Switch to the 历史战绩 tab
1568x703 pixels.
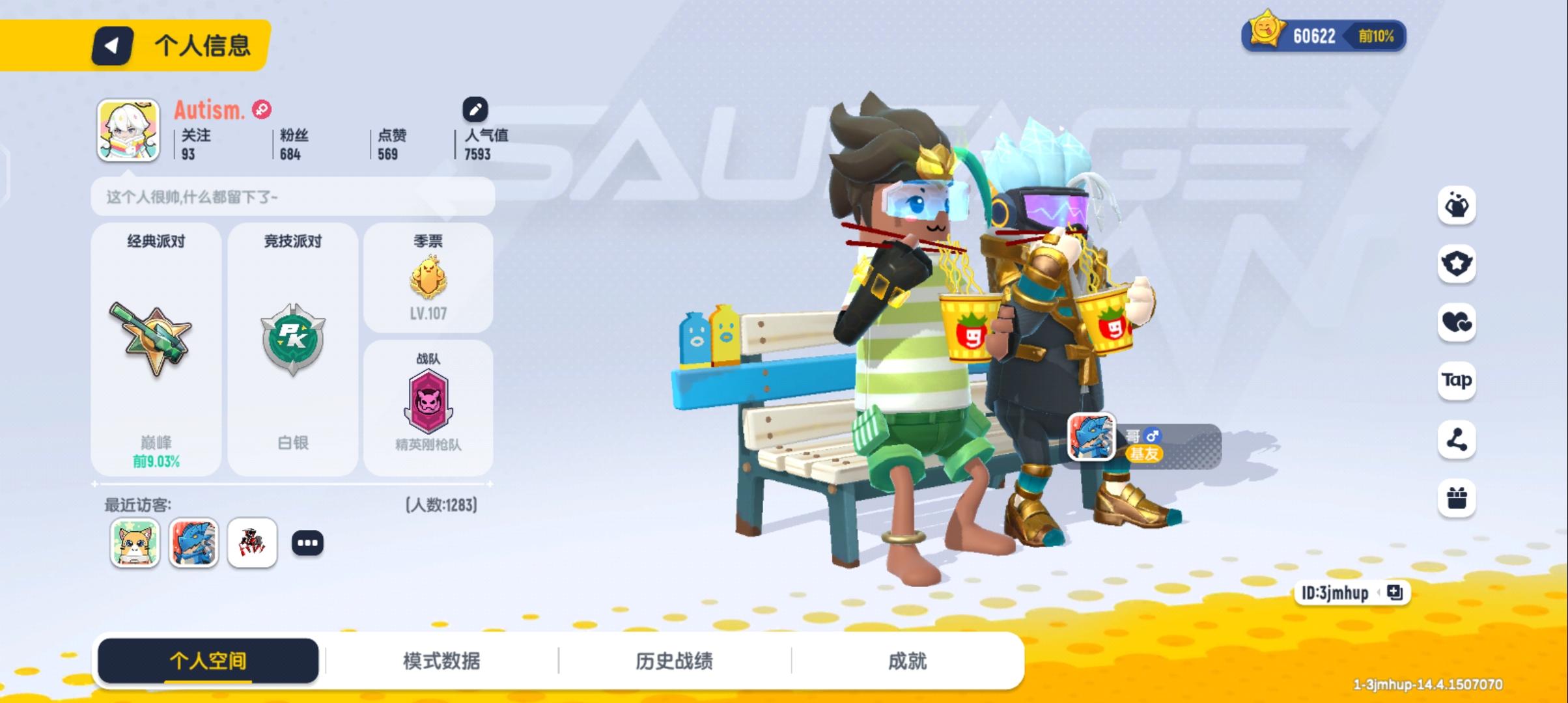(x=675, y=660)
